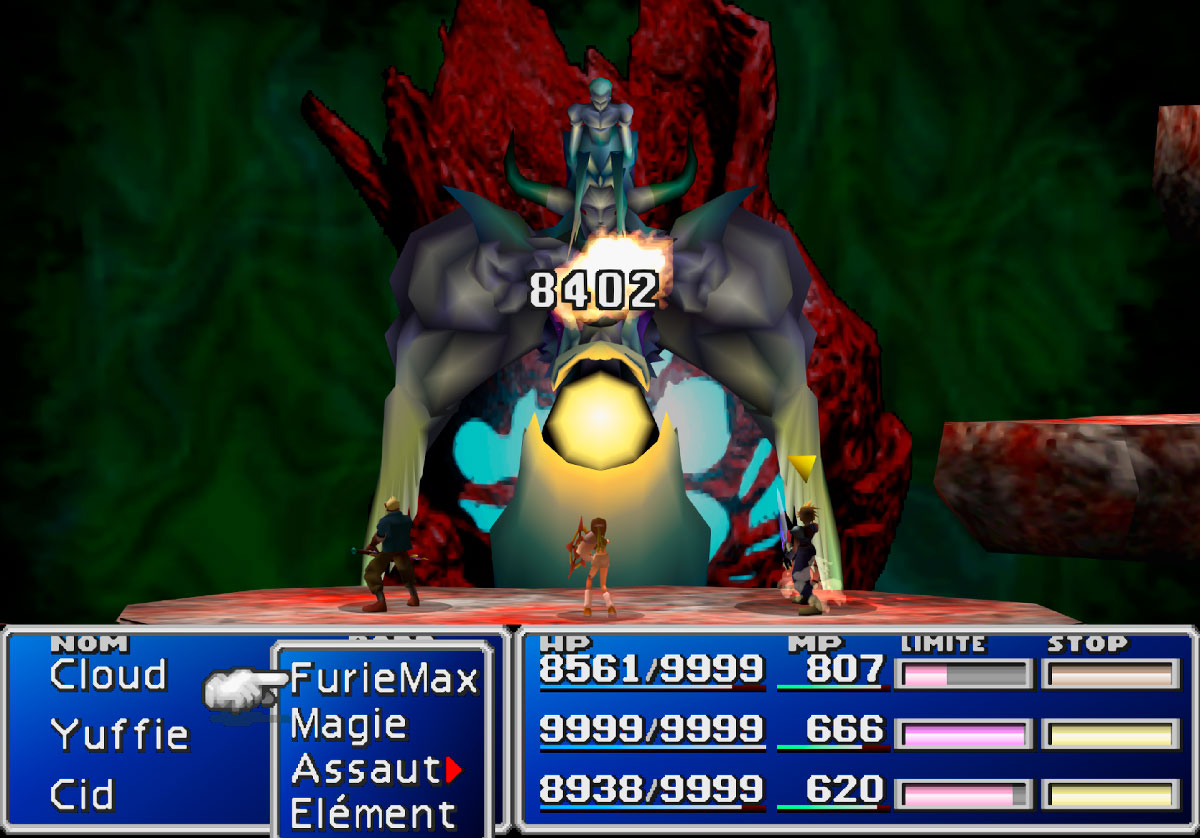
Task: Select Cloud in the party list
Action: click(x=109, y=676)
